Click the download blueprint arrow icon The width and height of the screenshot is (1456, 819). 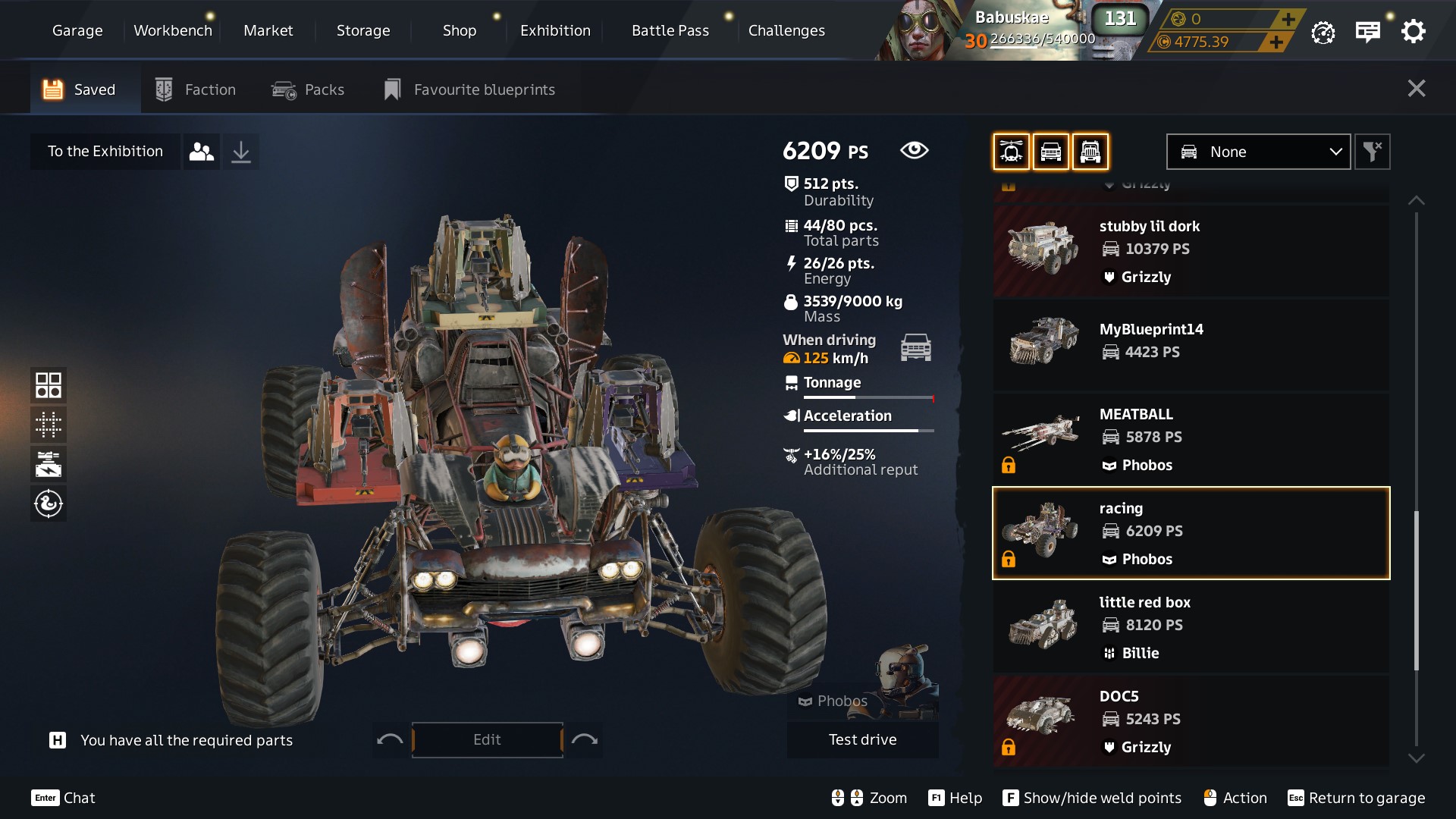tap(240, 152)
